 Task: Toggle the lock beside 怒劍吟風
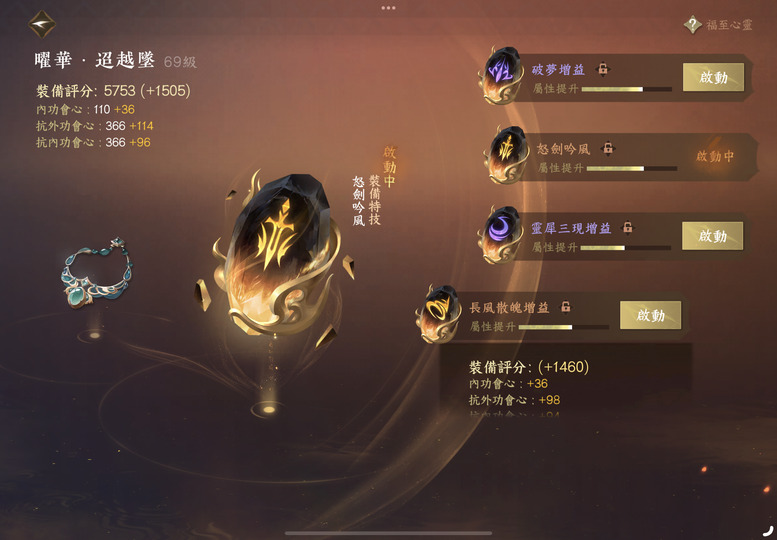coord(608,148)
